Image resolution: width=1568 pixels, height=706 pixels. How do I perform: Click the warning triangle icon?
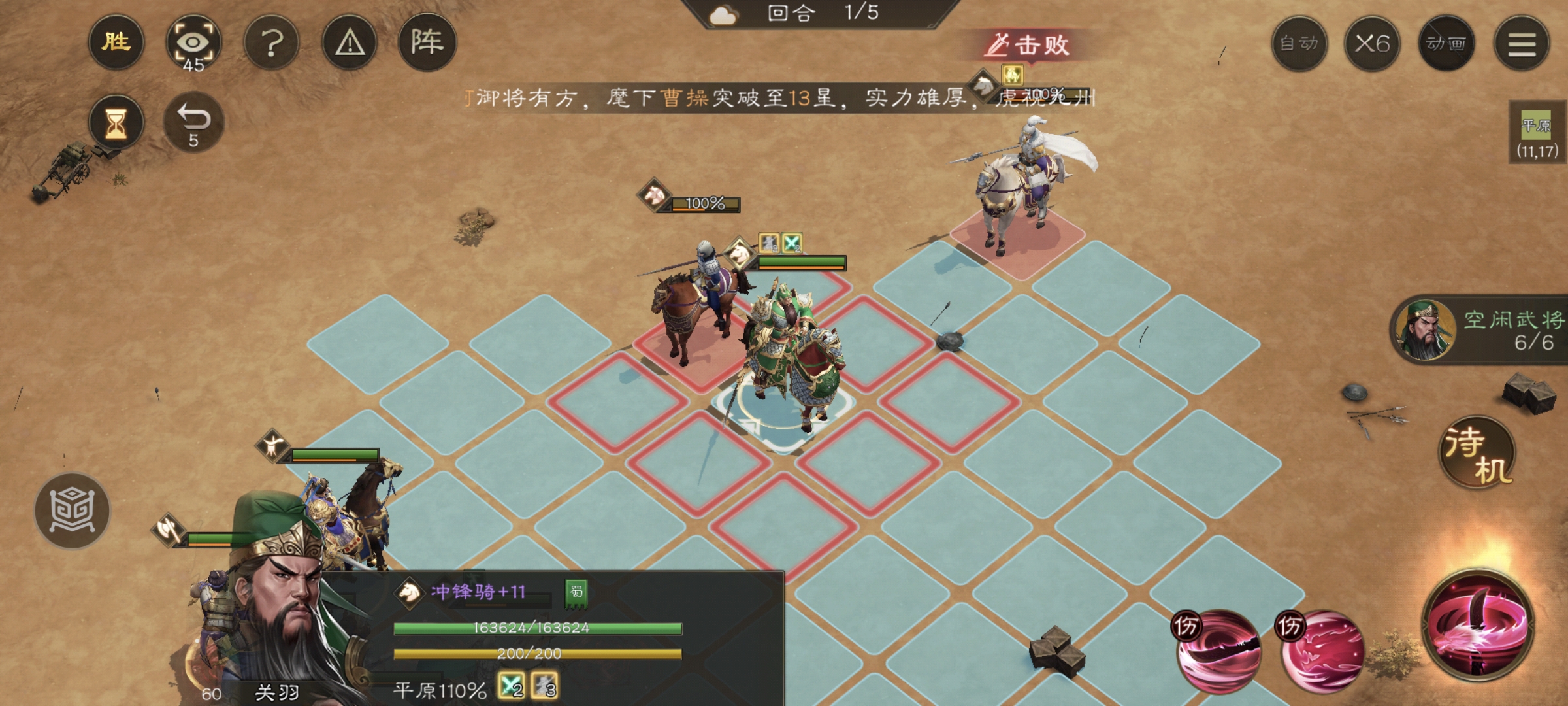click(x=350, y=41)
